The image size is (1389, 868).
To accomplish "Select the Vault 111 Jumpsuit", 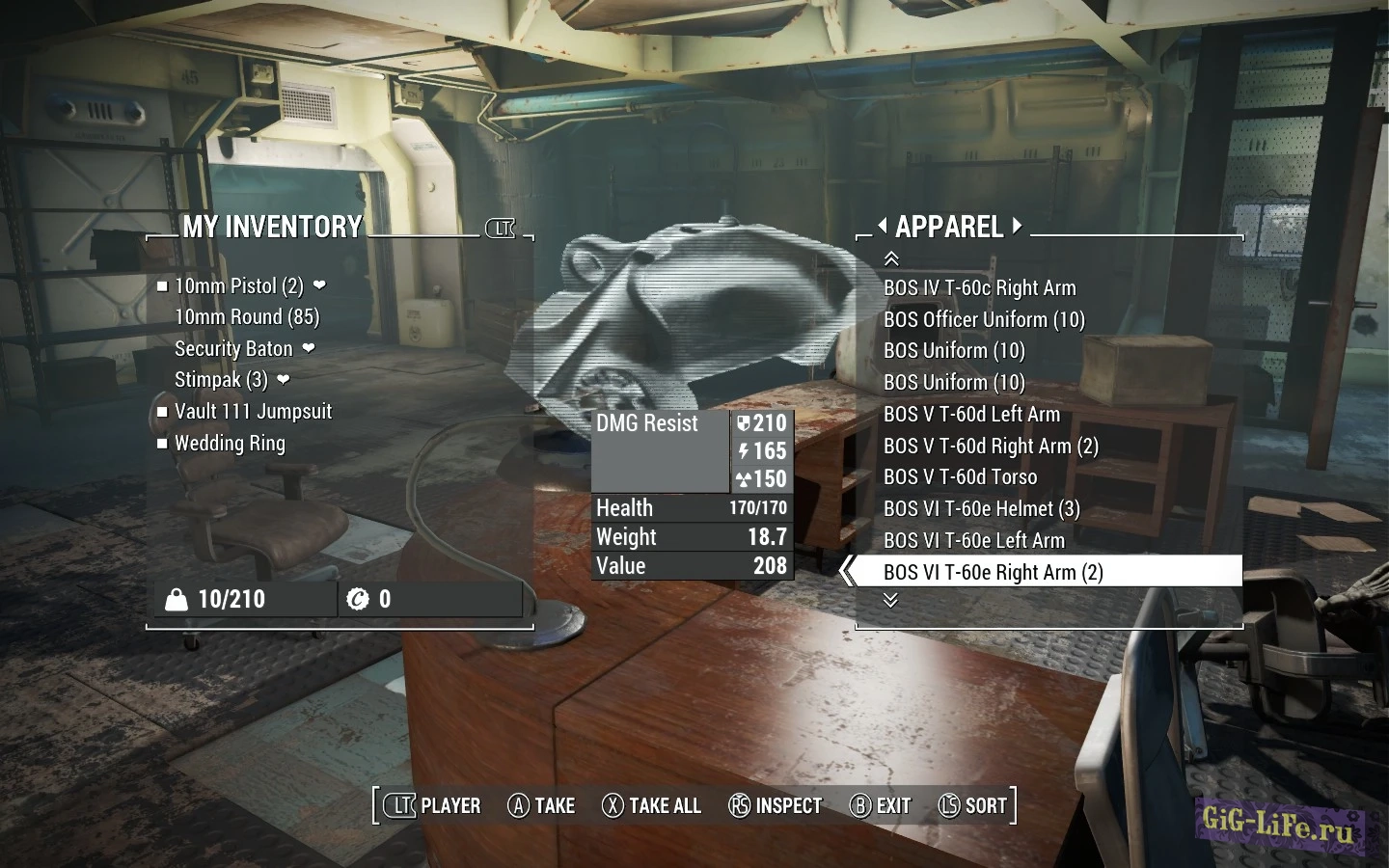I will [253, 412].
